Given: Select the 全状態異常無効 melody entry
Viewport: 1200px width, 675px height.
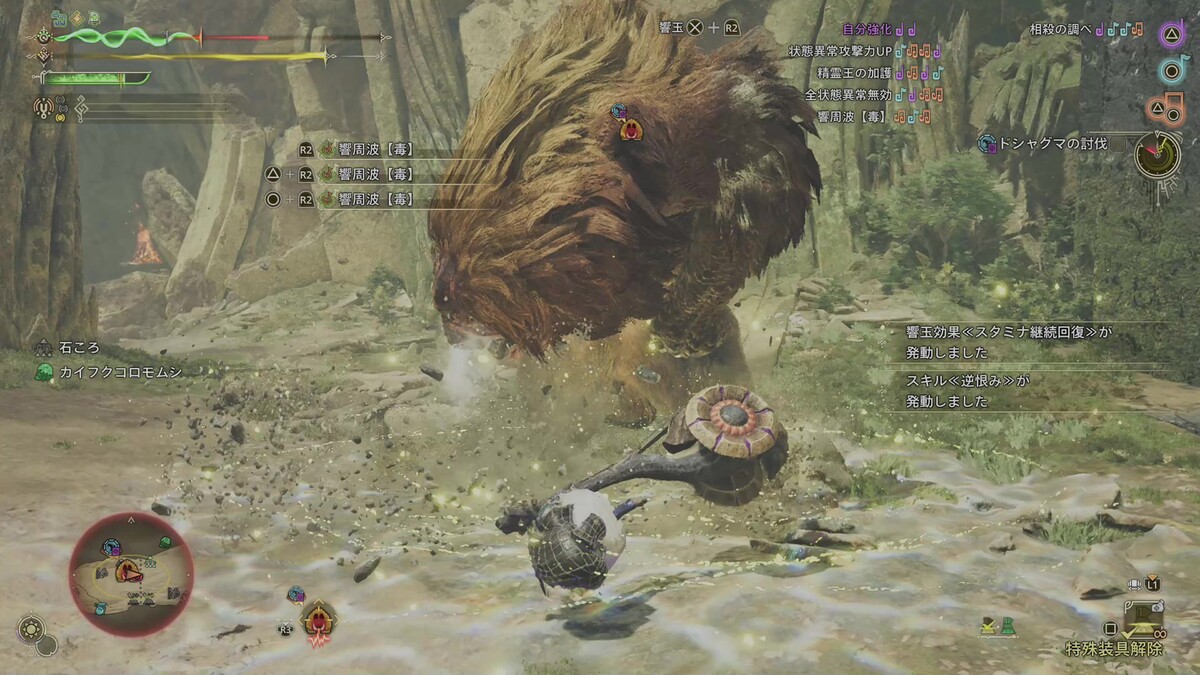Looking at the screenshot, I should 871,95.
